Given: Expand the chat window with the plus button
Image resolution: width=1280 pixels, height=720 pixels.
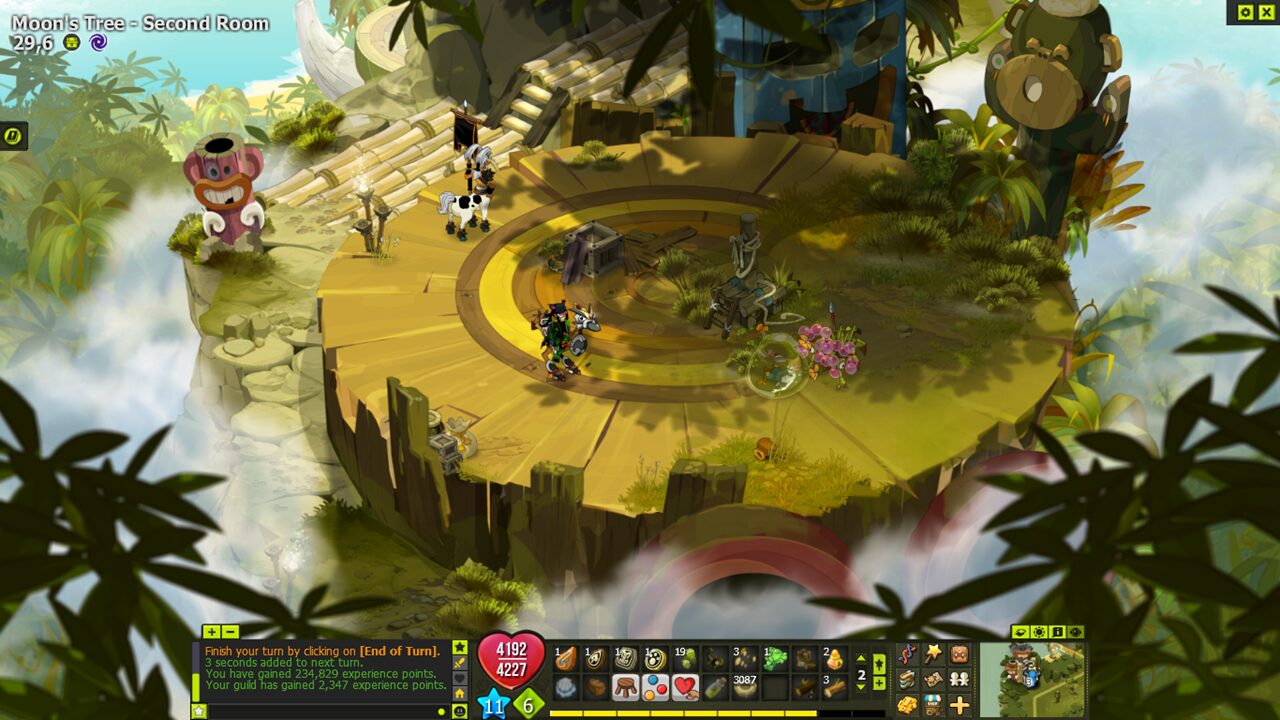Looking at the screenshot, I should tap(211, 633).
